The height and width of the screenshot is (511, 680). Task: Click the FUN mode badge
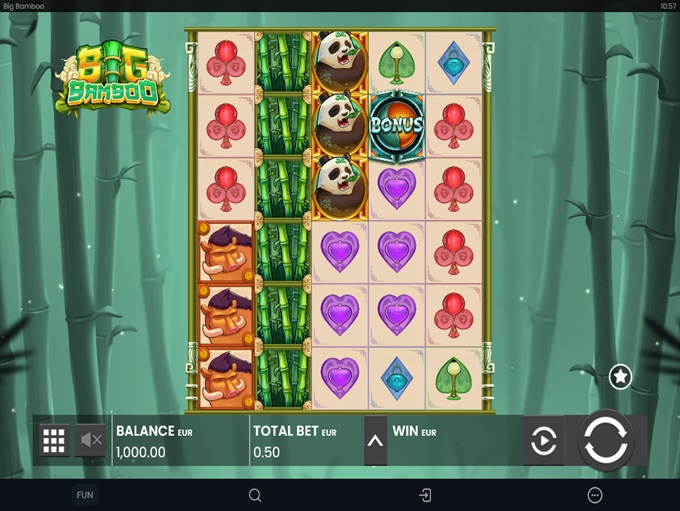click(x=85, y=495)
